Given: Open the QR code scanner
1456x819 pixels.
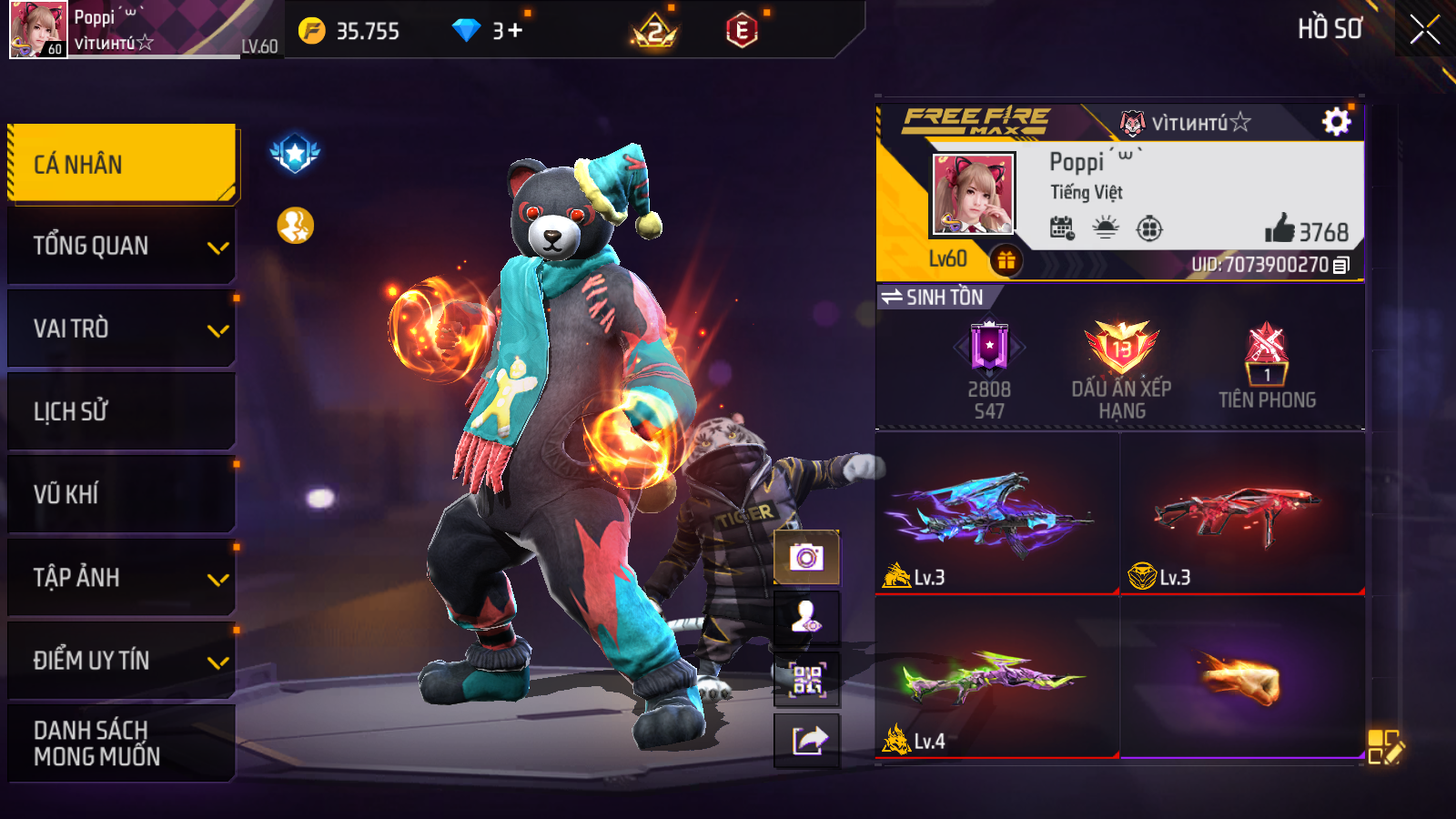Looking at the screenshot, I should [806, 679].
